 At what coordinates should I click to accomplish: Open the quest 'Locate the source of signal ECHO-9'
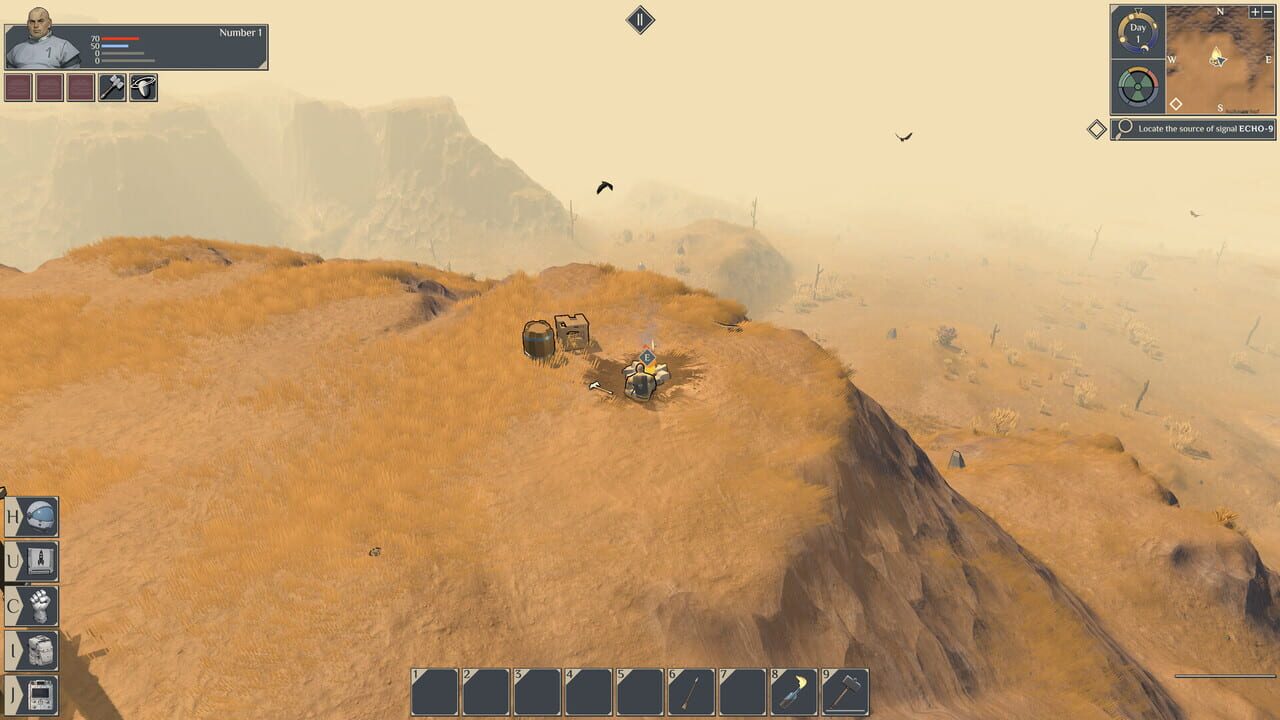[x=1200, y=128]
